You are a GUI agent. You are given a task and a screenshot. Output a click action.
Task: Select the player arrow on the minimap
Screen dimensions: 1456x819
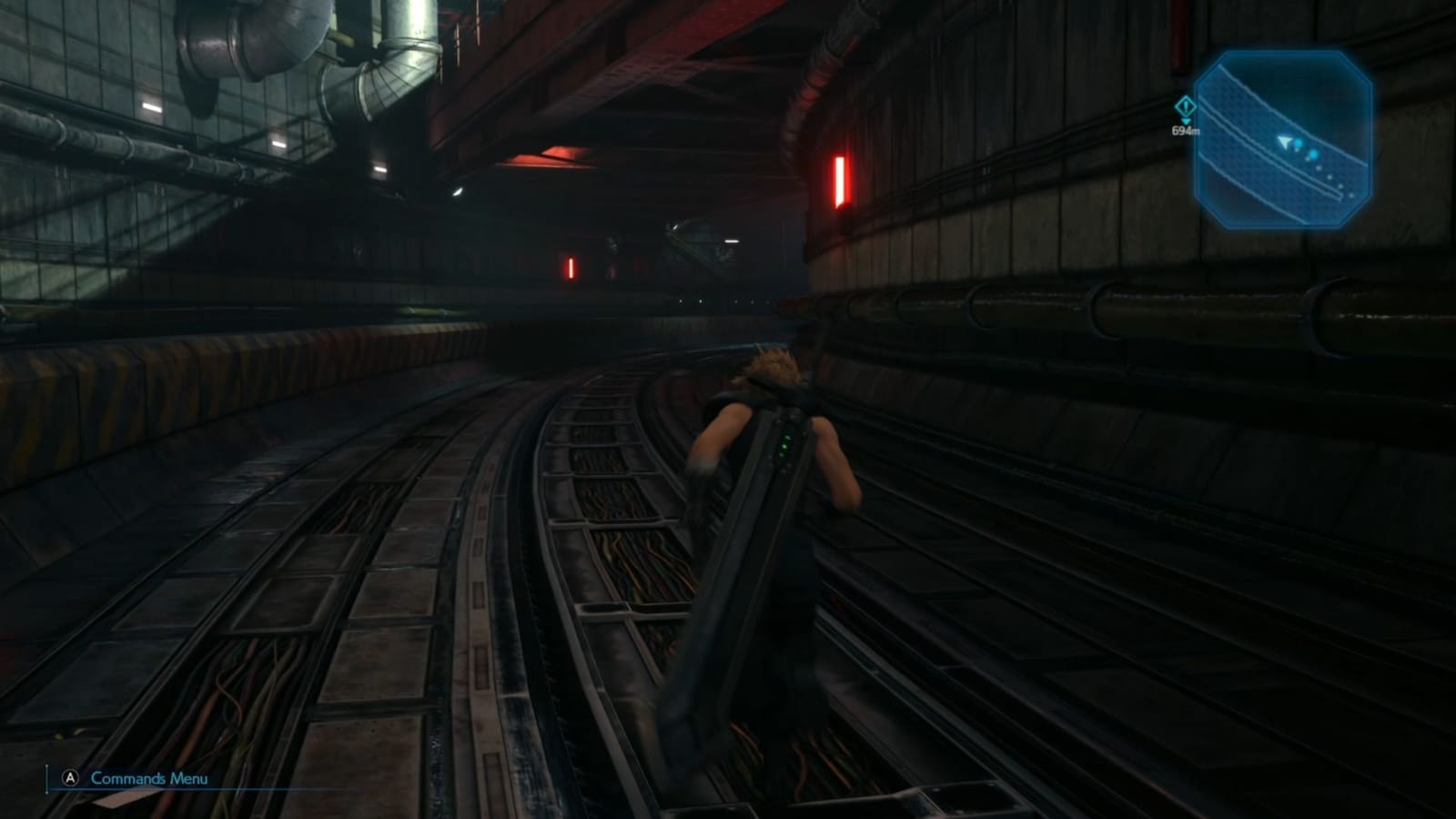pyautogui.click(x=1285, y=142)
